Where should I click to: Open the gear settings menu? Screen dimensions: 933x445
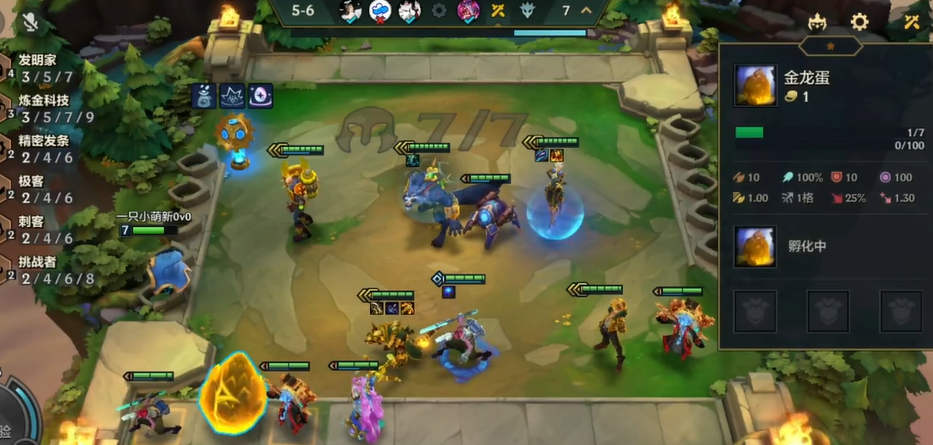(859, 22)
